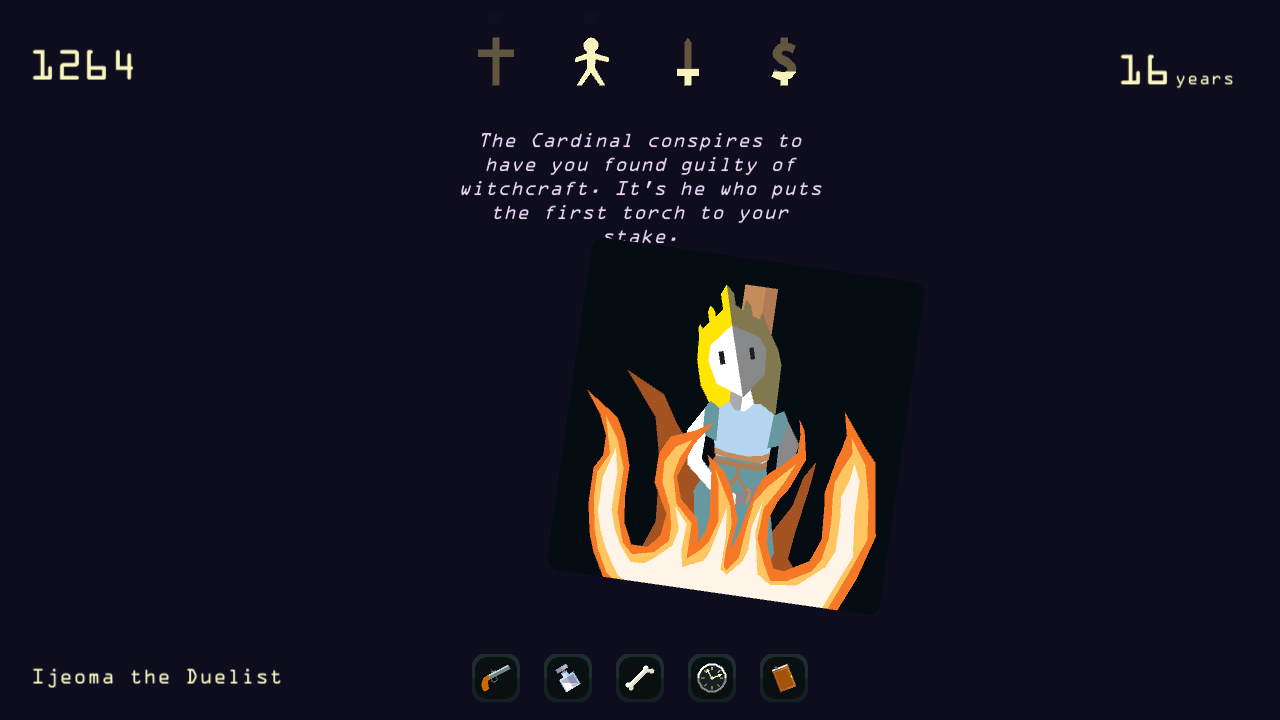
Task: Open the perfume bottle inventory item
Action: pyautogui.click(x=567, y=677)
